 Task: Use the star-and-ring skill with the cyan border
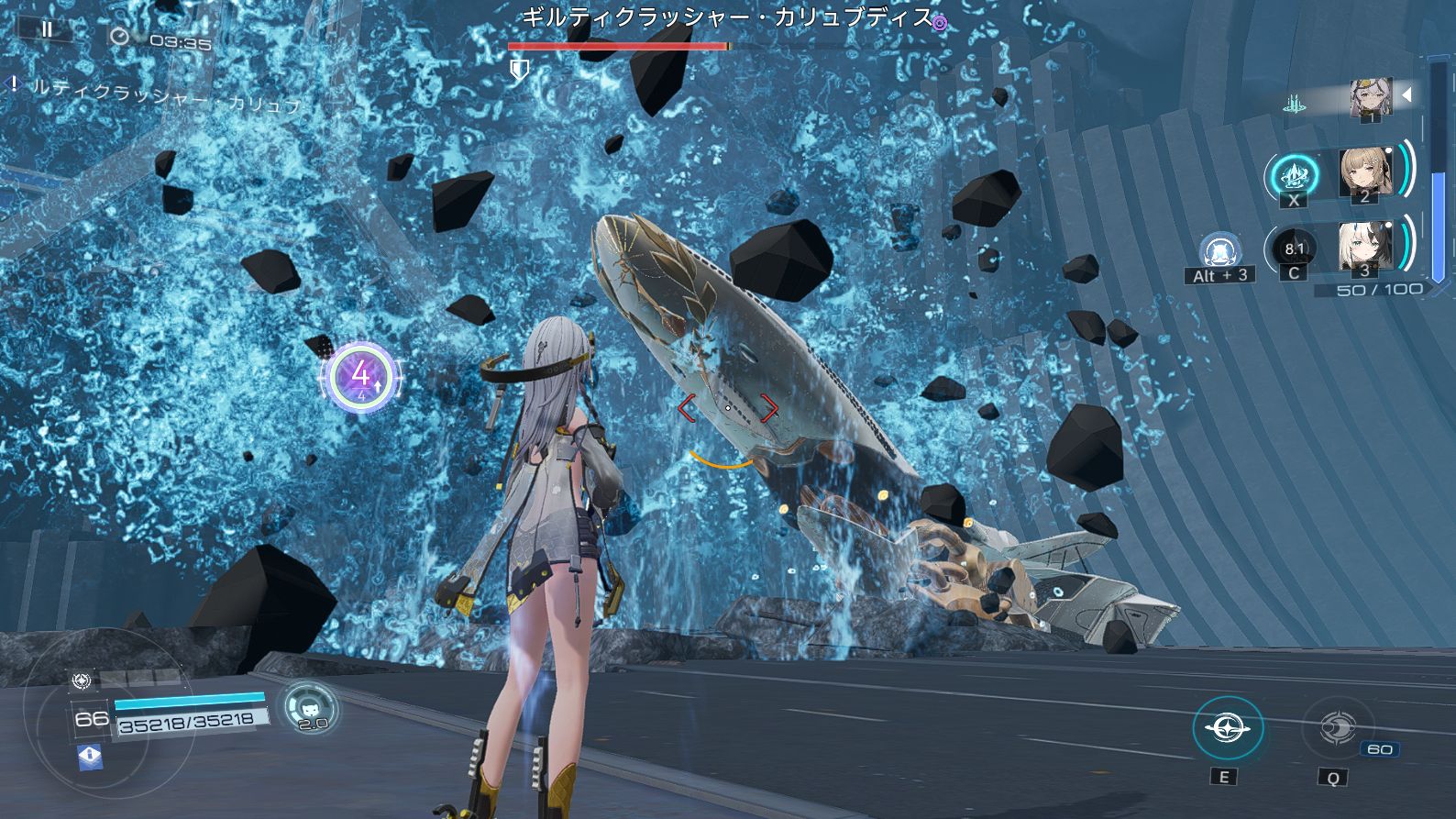click(x=1228, y=729)
